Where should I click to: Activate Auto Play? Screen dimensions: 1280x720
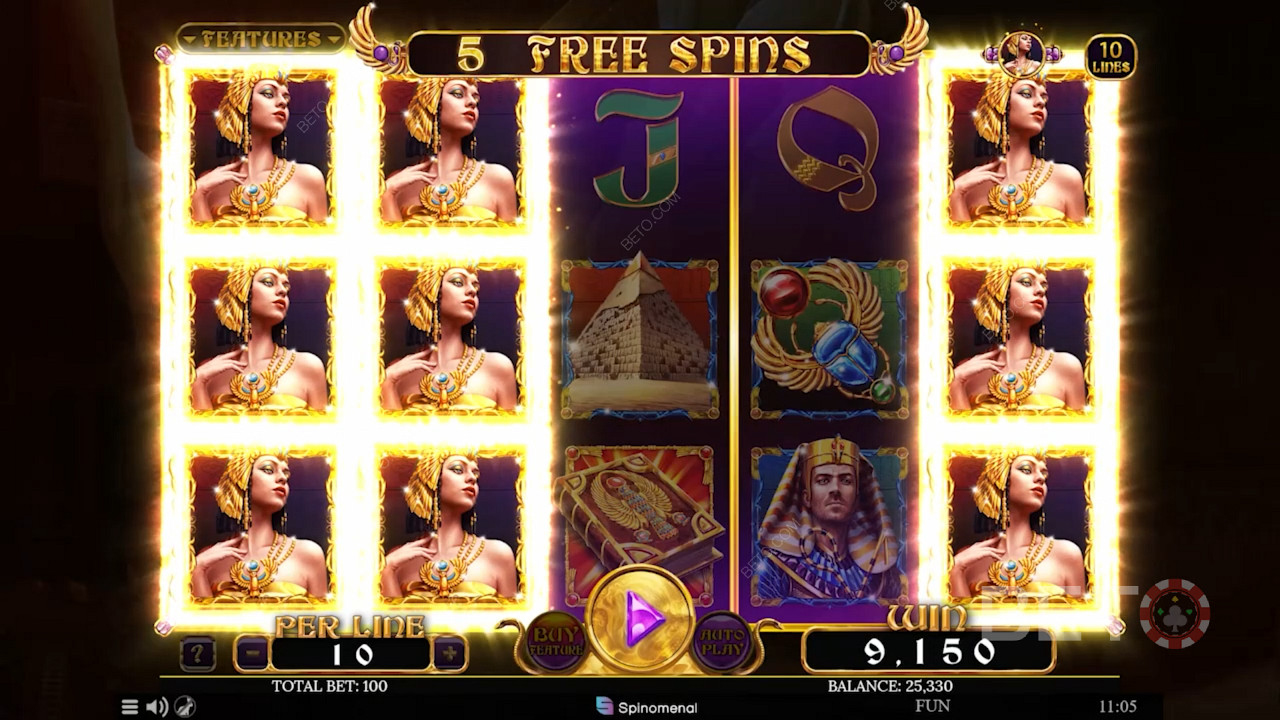(723, 640)
